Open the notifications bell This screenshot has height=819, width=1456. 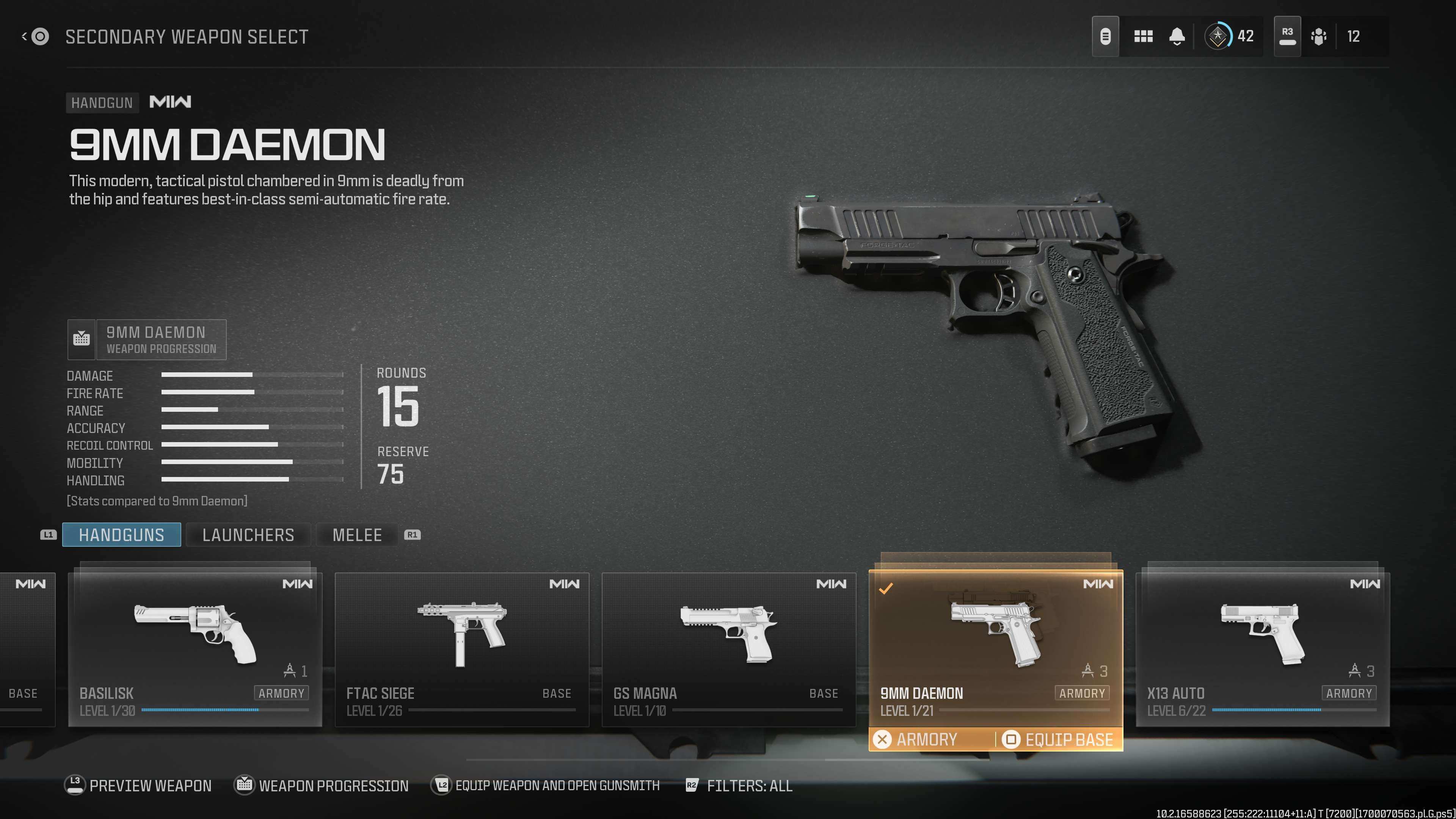pos(1177,37)
